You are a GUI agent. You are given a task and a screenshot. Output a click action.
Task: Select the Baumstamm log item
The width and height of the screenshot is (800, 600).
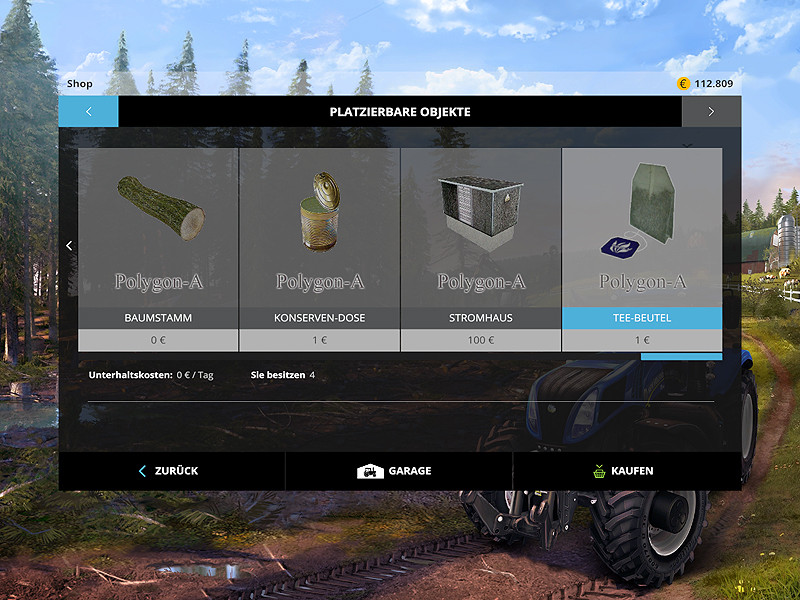[x=158, y=240]
